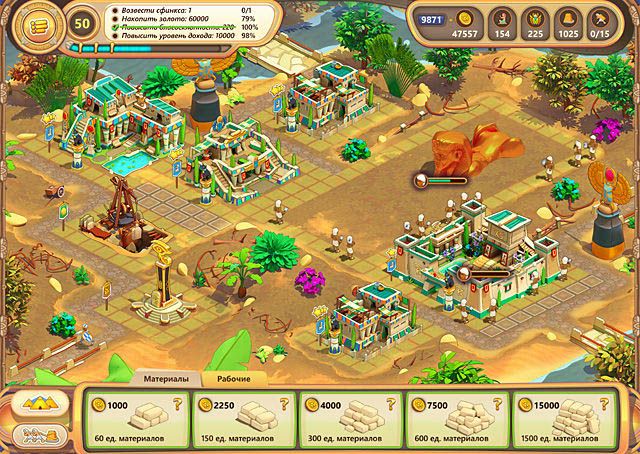Open the pyramids building button

click(x=37, y=405)
